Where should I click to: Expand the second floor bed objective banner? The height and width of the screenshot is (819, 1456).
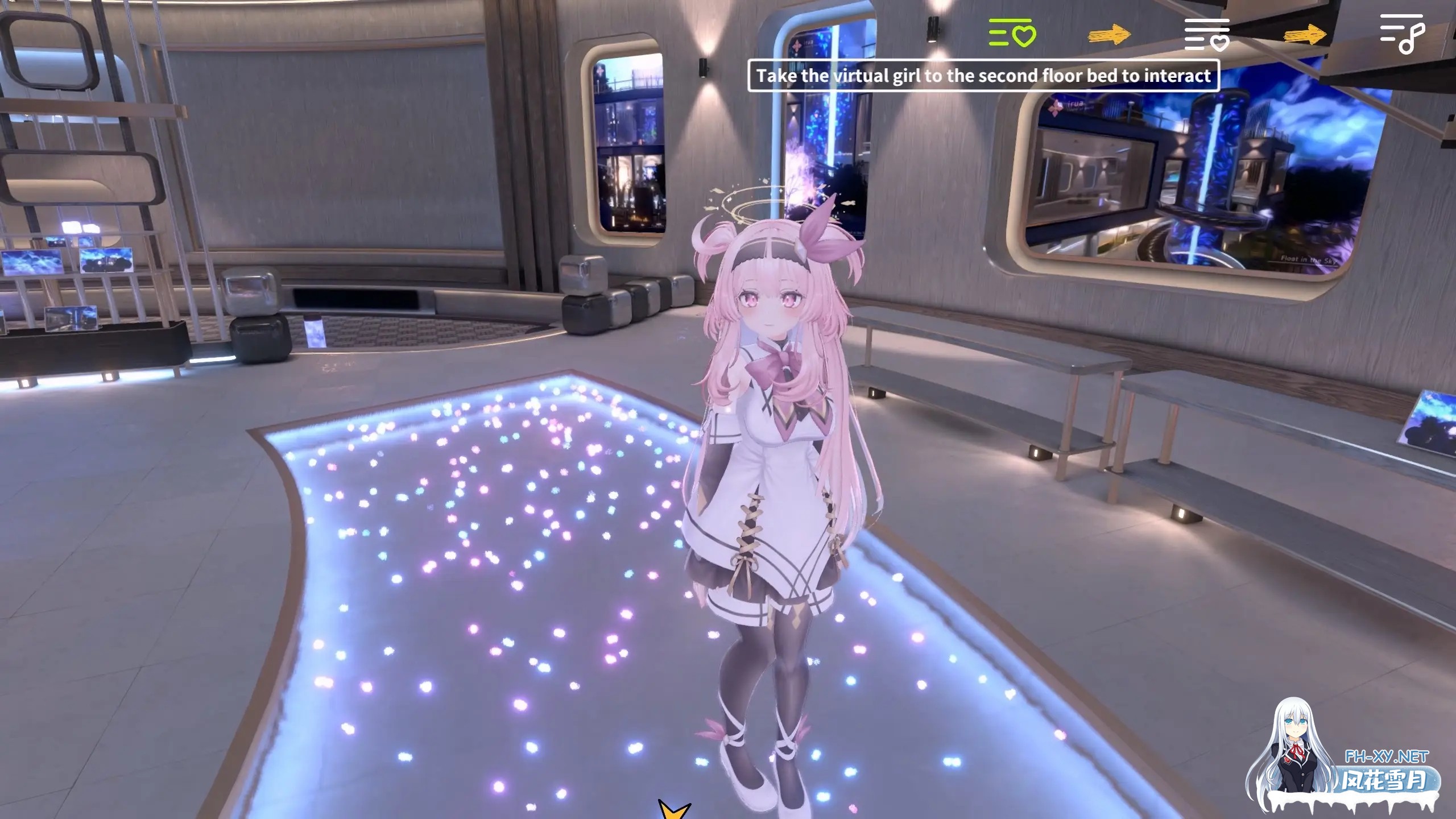[x=982, y=76]
